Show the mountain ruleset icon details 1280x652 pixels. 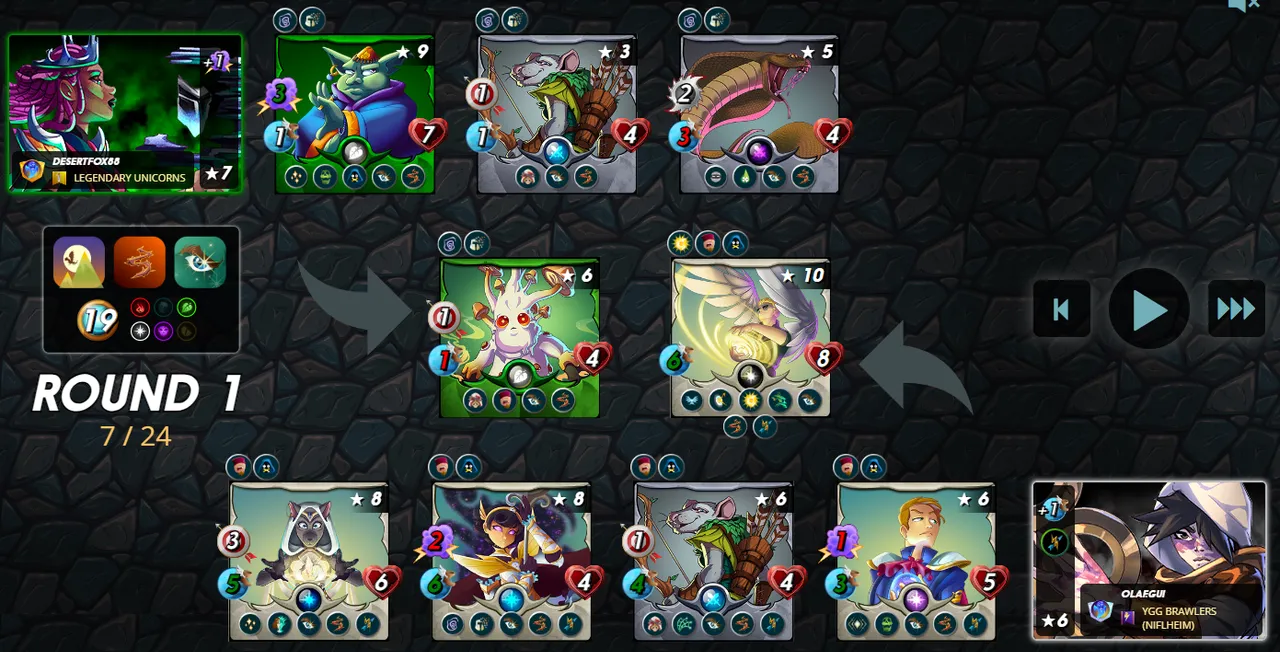coord(79,262)
